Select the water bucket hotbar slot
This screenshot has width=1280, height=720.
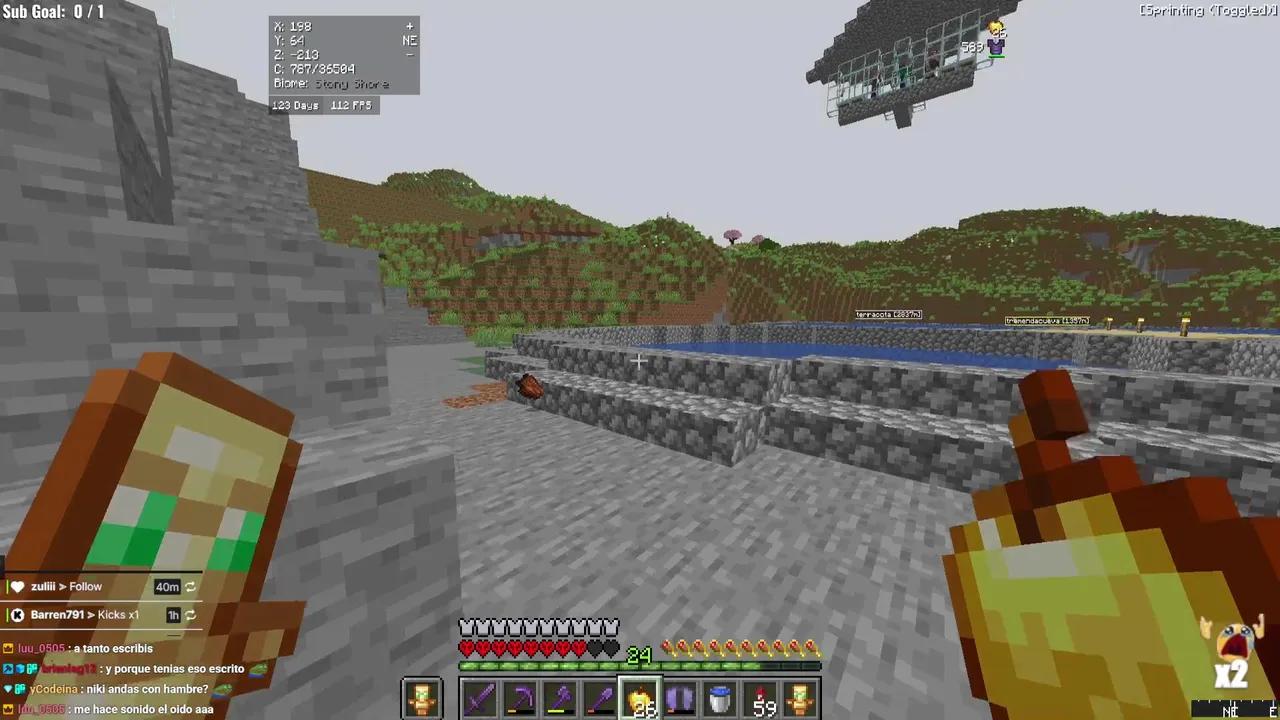(718, 697)
